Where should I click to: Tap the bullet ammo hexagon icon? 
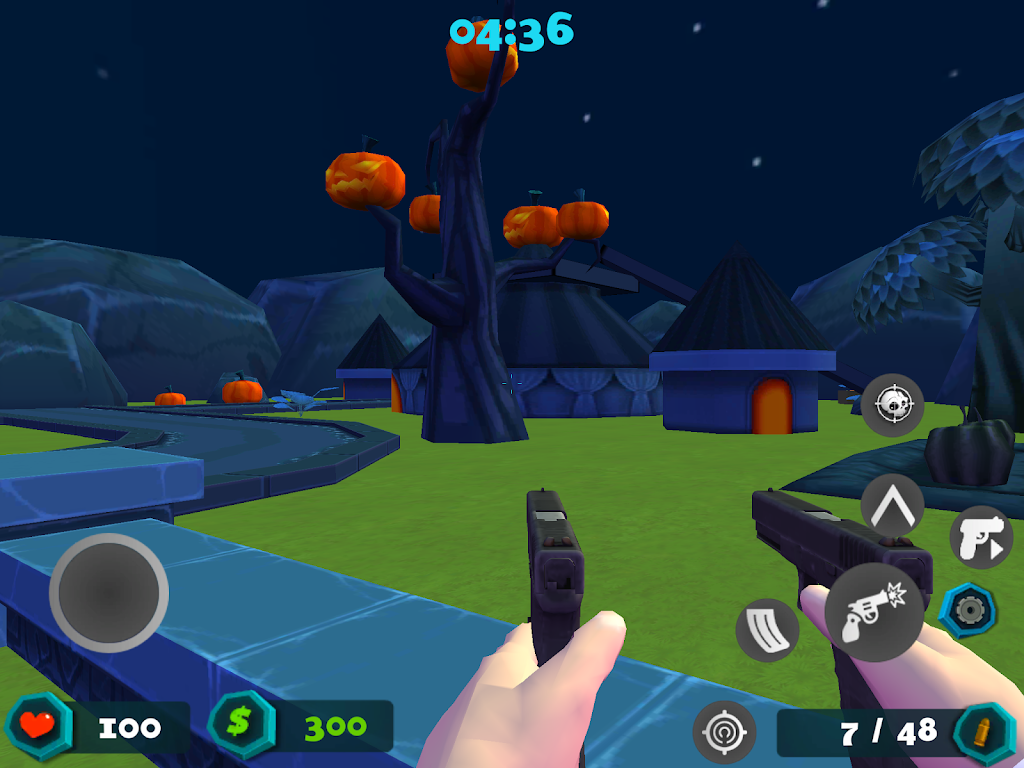[x=984, y=732]
